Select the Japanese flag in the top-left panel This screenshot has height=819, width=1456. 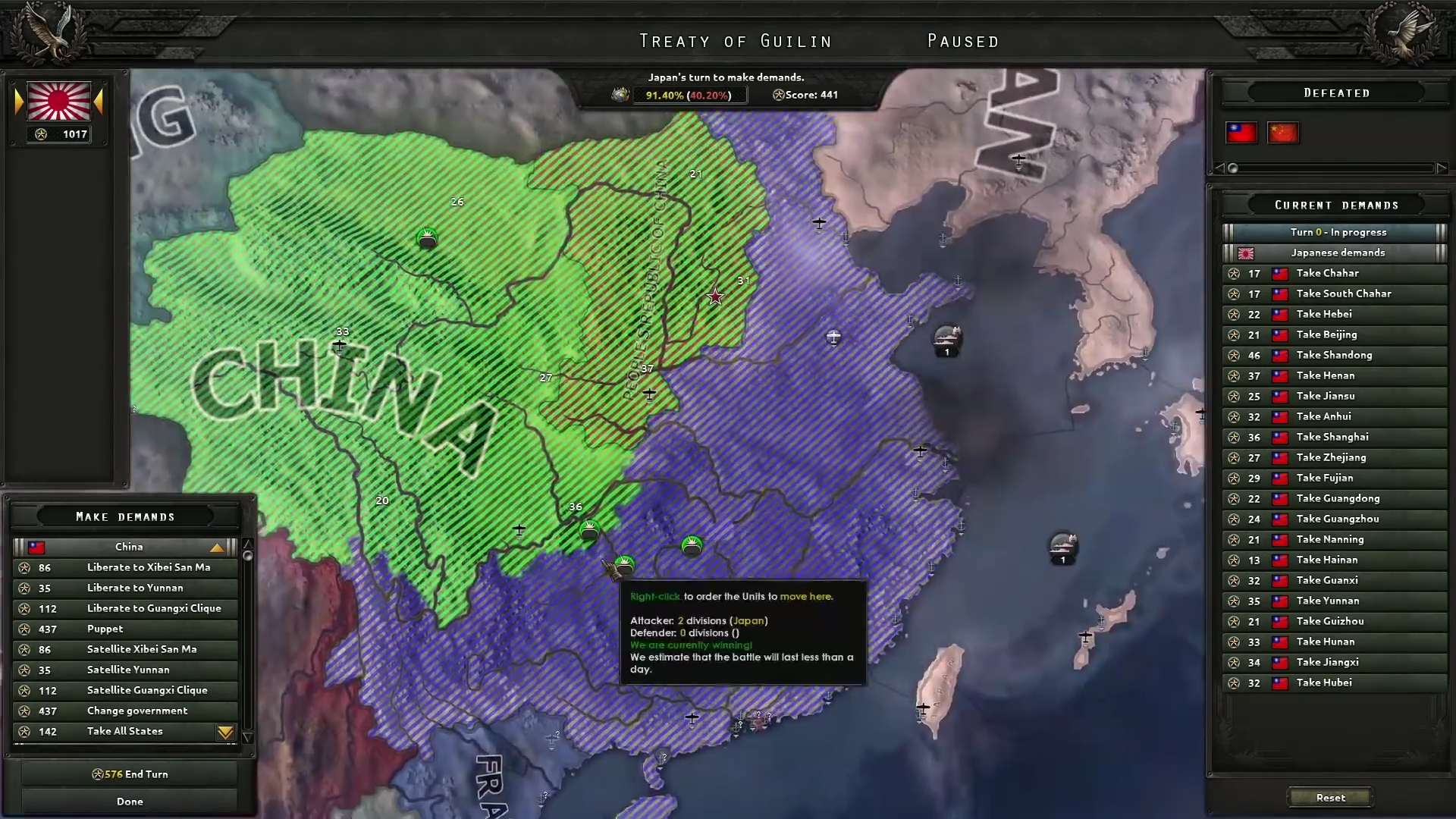58,102
